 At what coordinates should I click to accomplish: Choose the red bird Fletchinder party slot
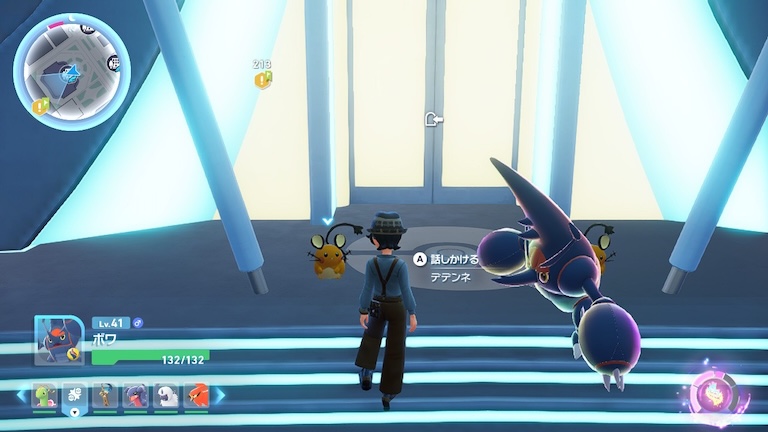point(196,396)
